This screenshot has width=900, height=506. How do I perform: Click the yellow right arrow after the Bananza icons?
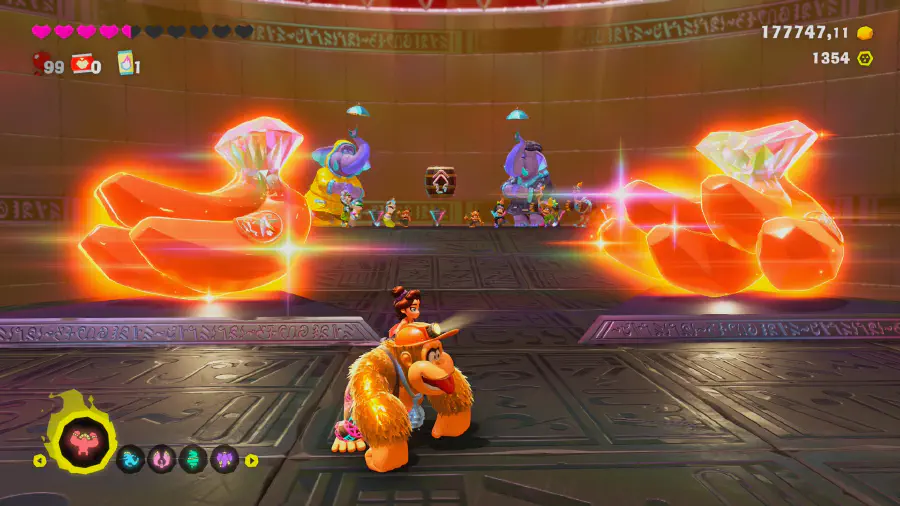[252, 461]
